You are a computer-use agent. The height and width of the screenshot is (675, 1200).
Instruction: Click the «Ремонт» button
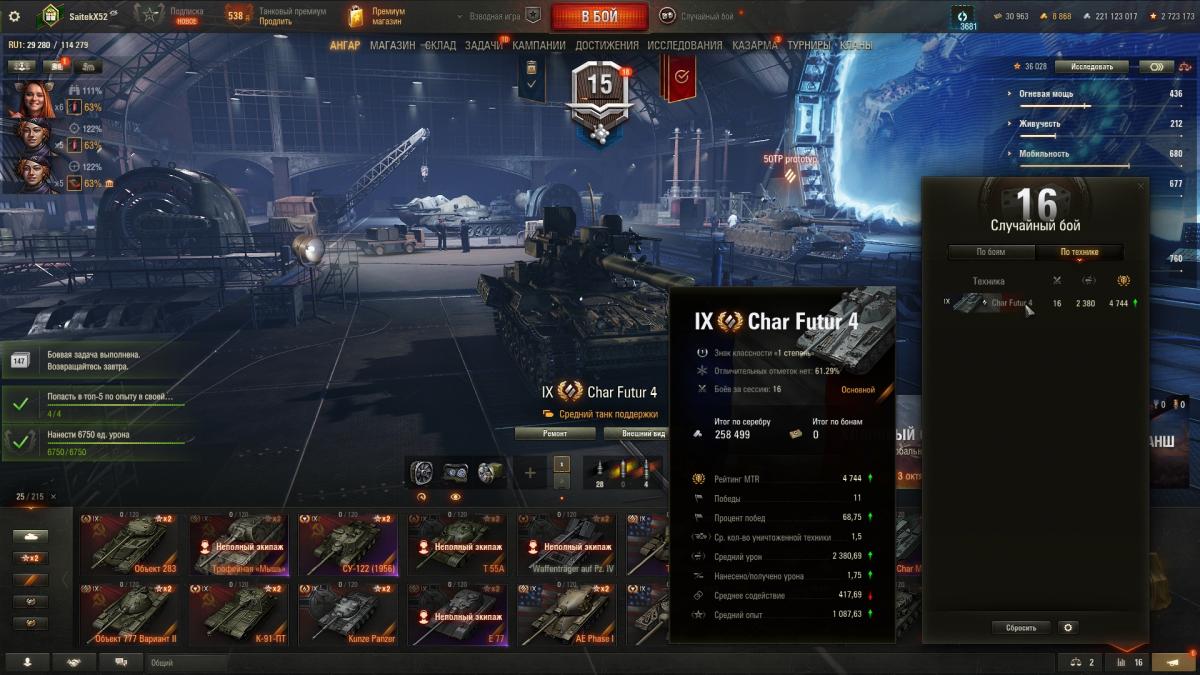(x=555, y=433)
